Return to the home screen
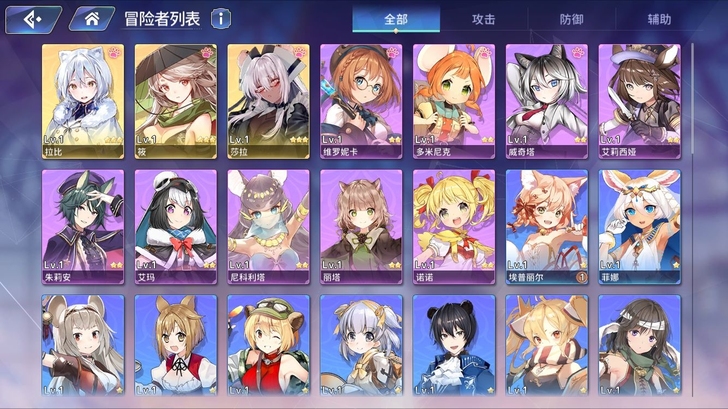 pos(91,18)
